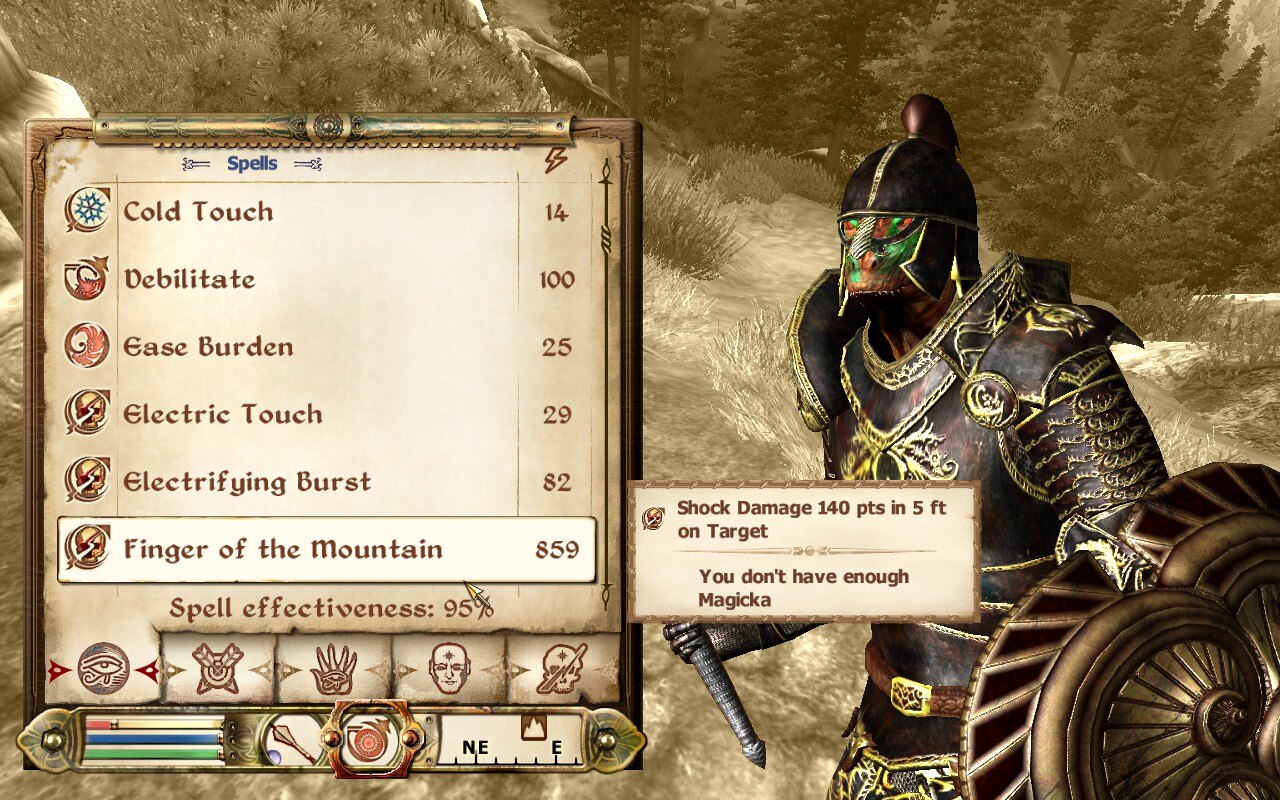This screenshot has height=800, width=1280.
Task: Select the Cold Touch spell entry
Action: click(x=196, y=212)
